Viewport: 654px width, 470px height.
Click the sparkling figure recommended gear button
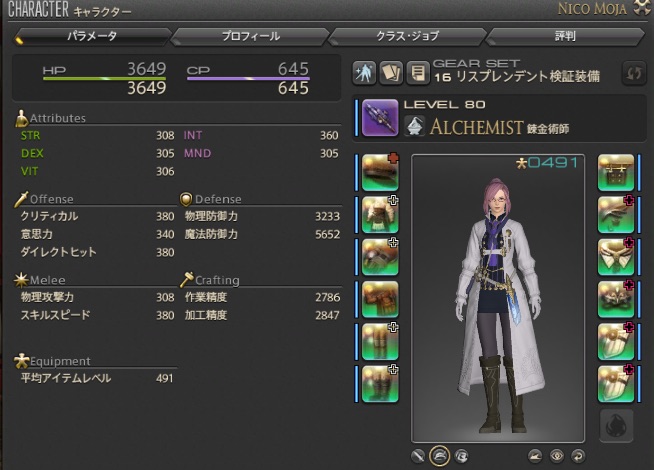[x=365, y=74]
